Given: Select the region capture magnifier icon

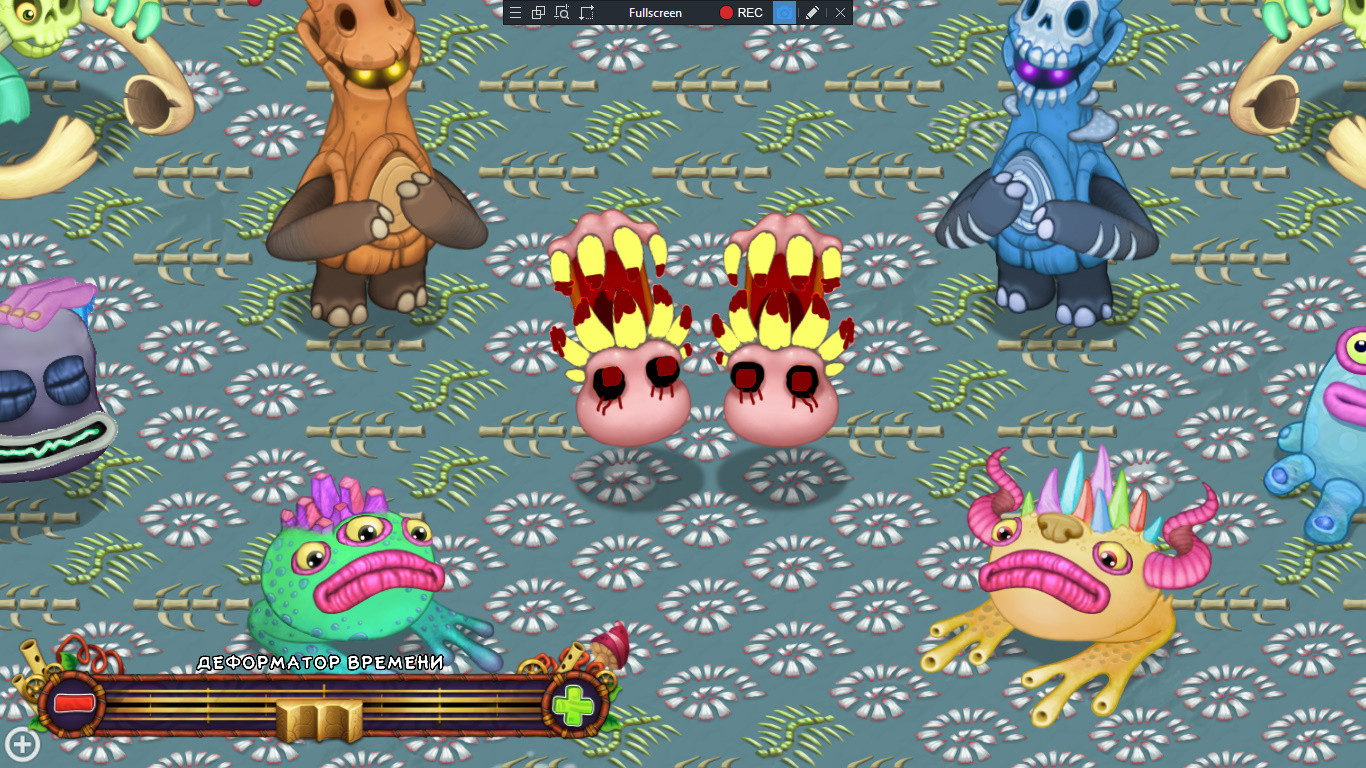Looking at the screenshot, I should click(x=562, y=12).
